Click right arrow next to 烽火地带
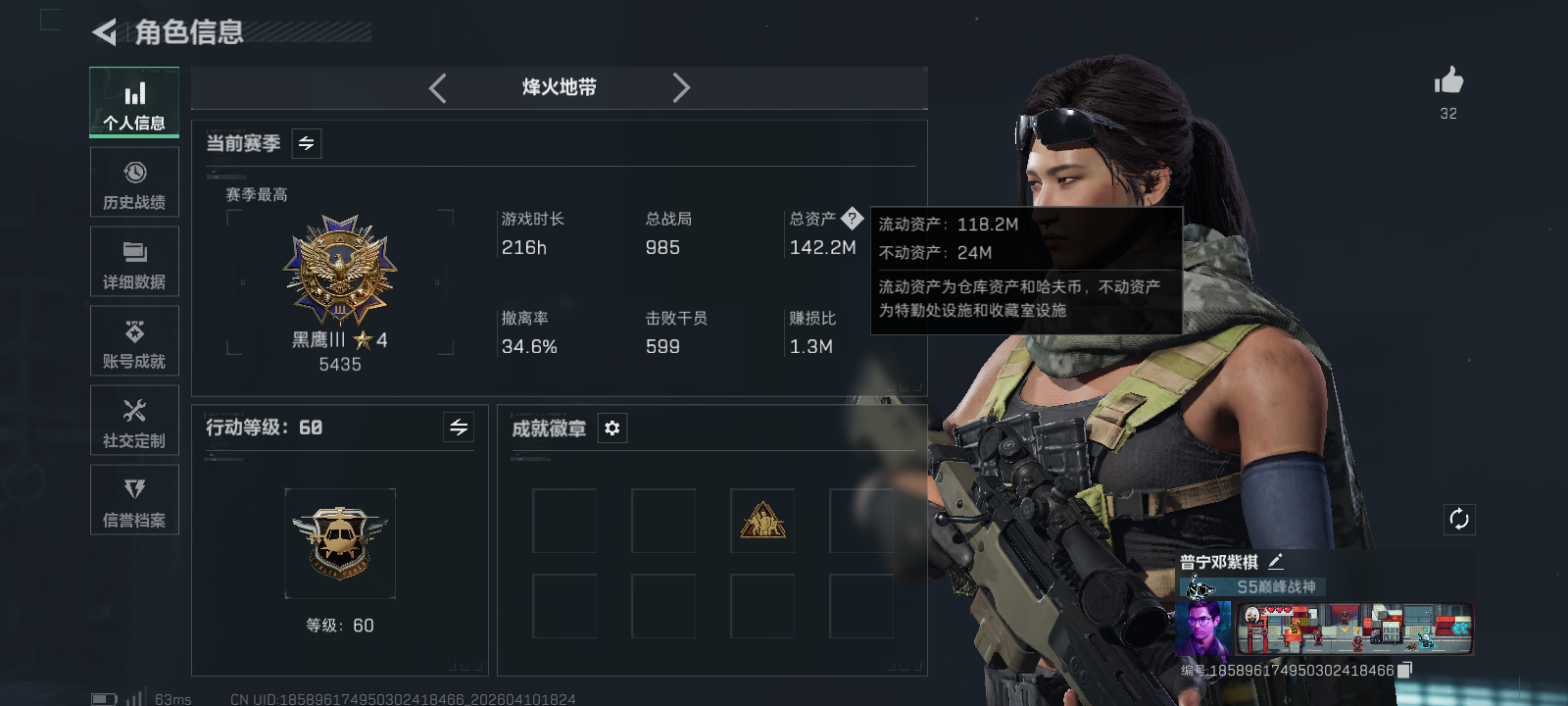1568x706 pixels. point(681,87)
